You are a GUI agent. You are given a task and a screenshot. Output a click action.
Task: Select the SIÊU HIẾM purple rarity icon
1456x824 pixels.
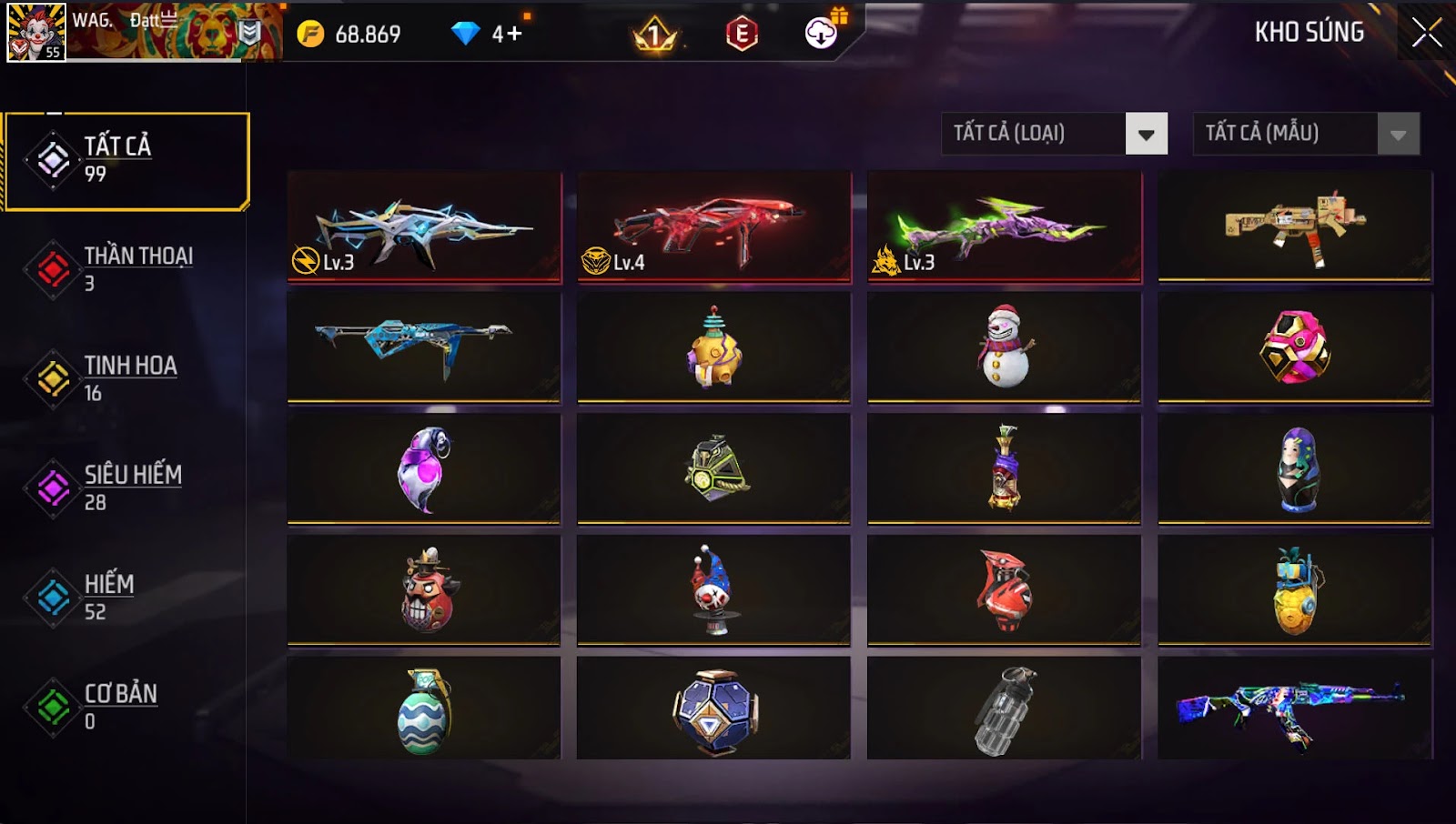coord(52,486)
